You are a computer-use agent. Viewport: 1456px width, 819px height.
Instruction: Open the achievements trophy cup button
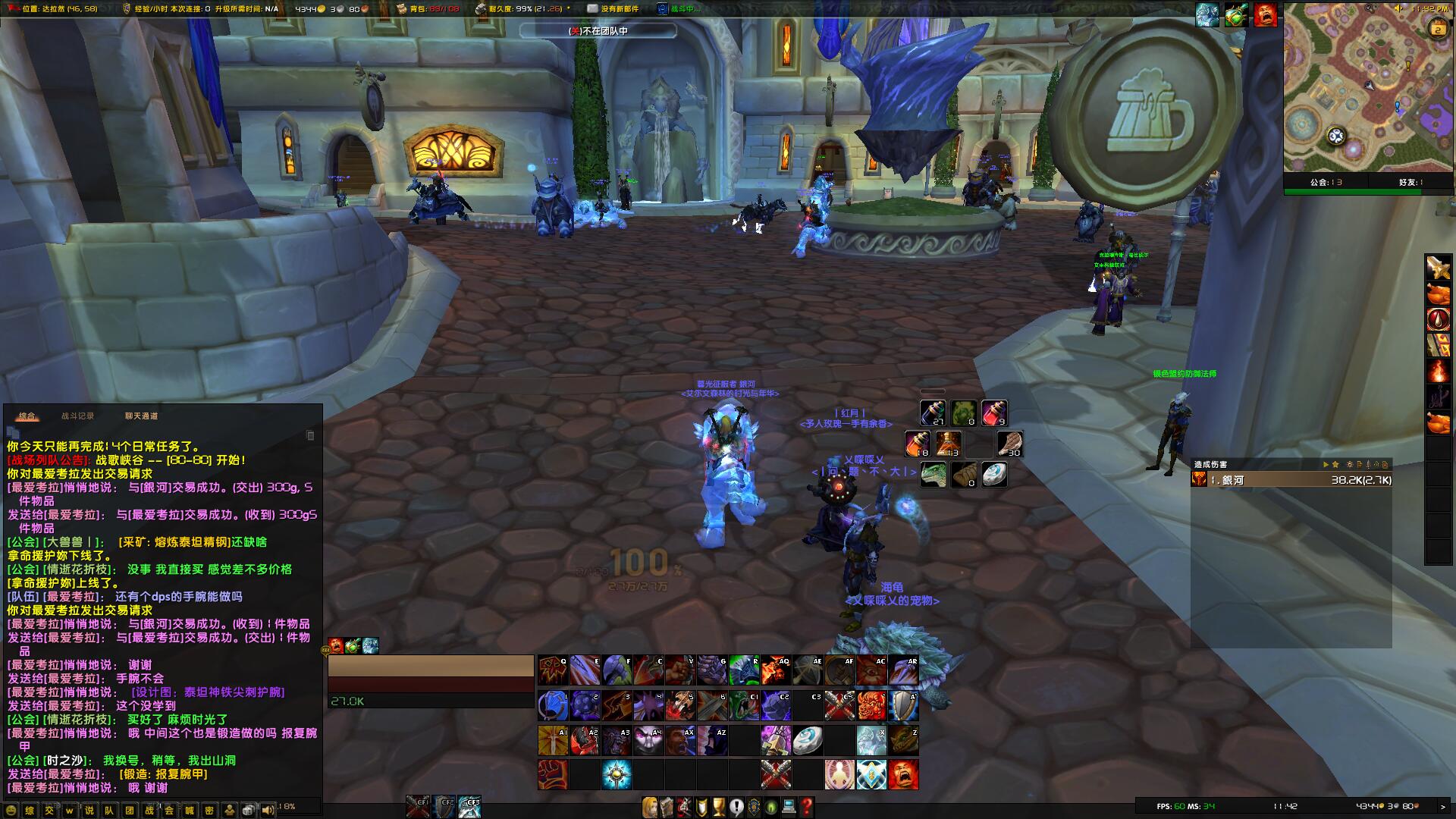pos(718,807)
